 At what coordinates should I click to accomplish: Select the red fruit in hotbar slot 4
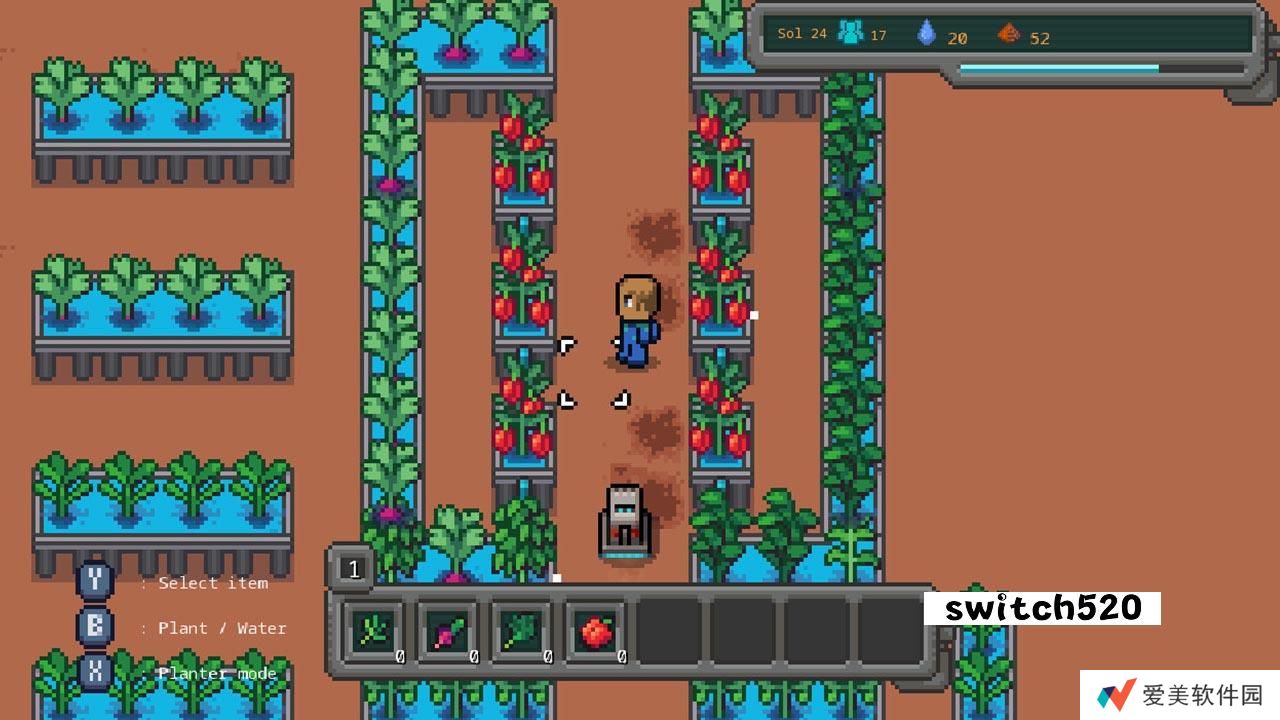click(x=594, y=630)
